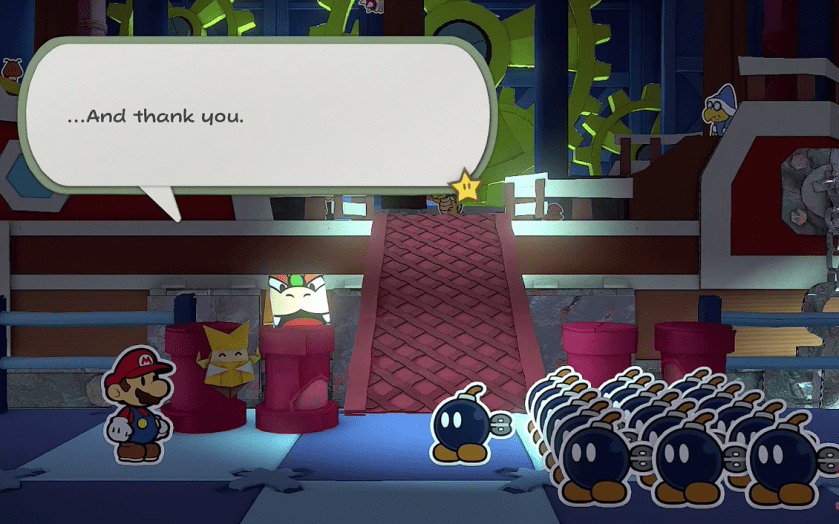
Task: Click the star to continue the dialogue
Action: tap(465, 185)
